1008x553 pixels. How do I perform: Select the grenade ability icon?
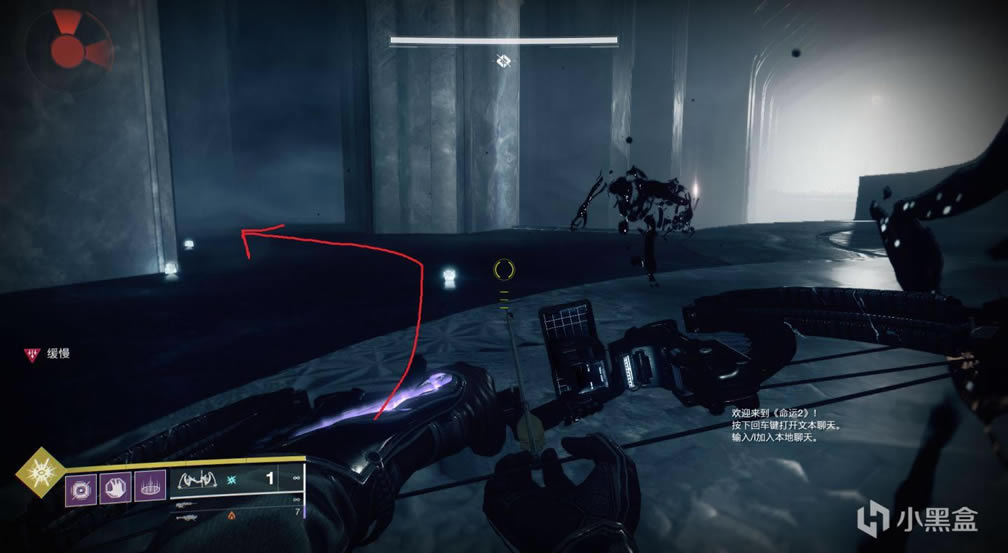tap(82, 490)
